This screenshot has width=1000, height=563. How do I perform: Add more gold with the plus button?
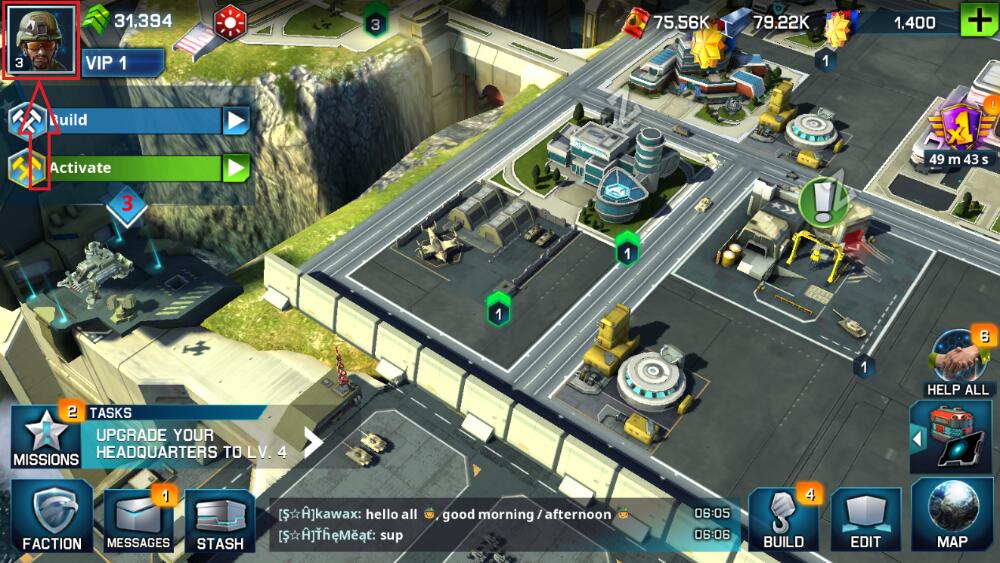[x=977, y=21]
